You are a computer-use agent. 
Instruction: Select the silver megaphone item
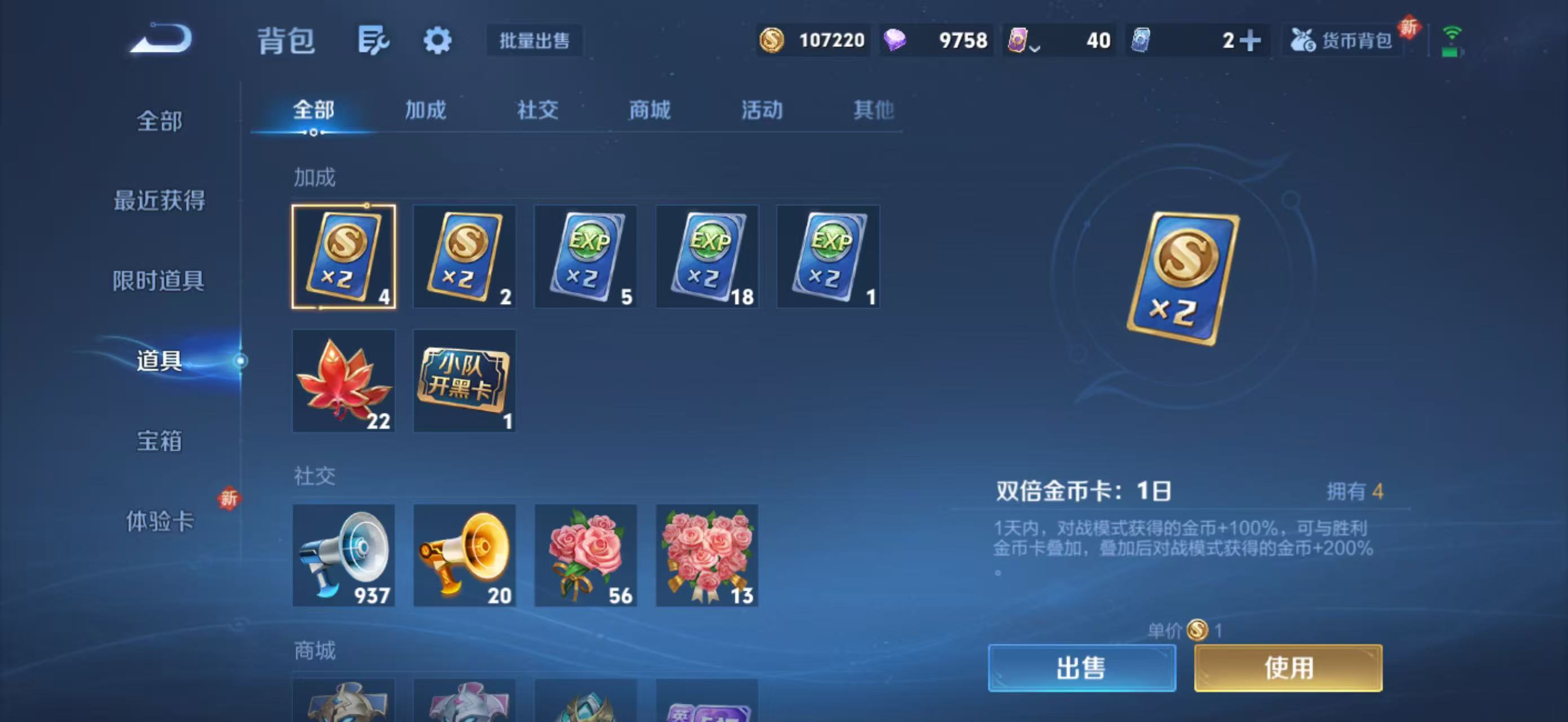point(343,556)
